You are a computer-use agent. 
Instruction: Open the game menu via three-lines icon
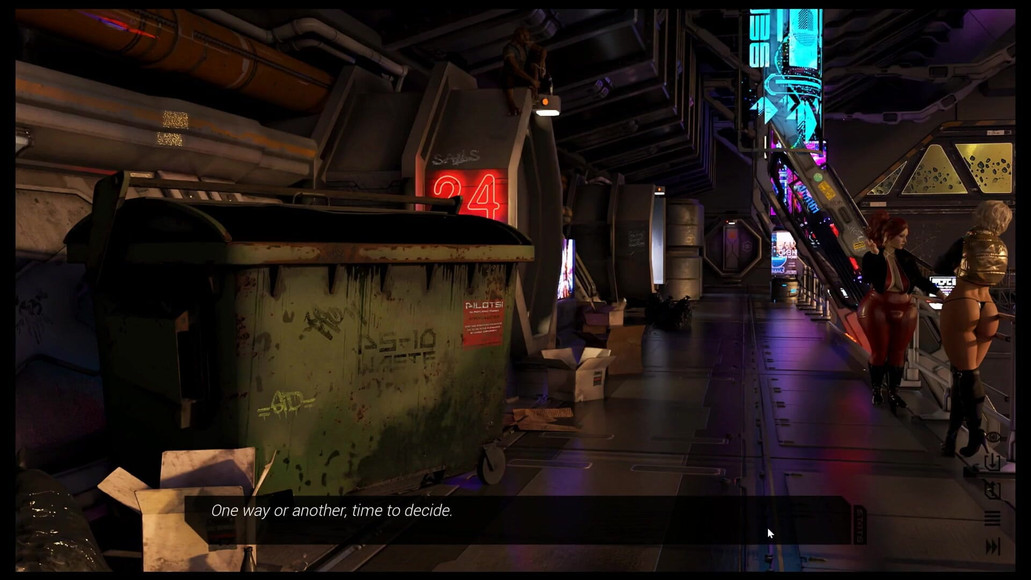coord(992,518)
